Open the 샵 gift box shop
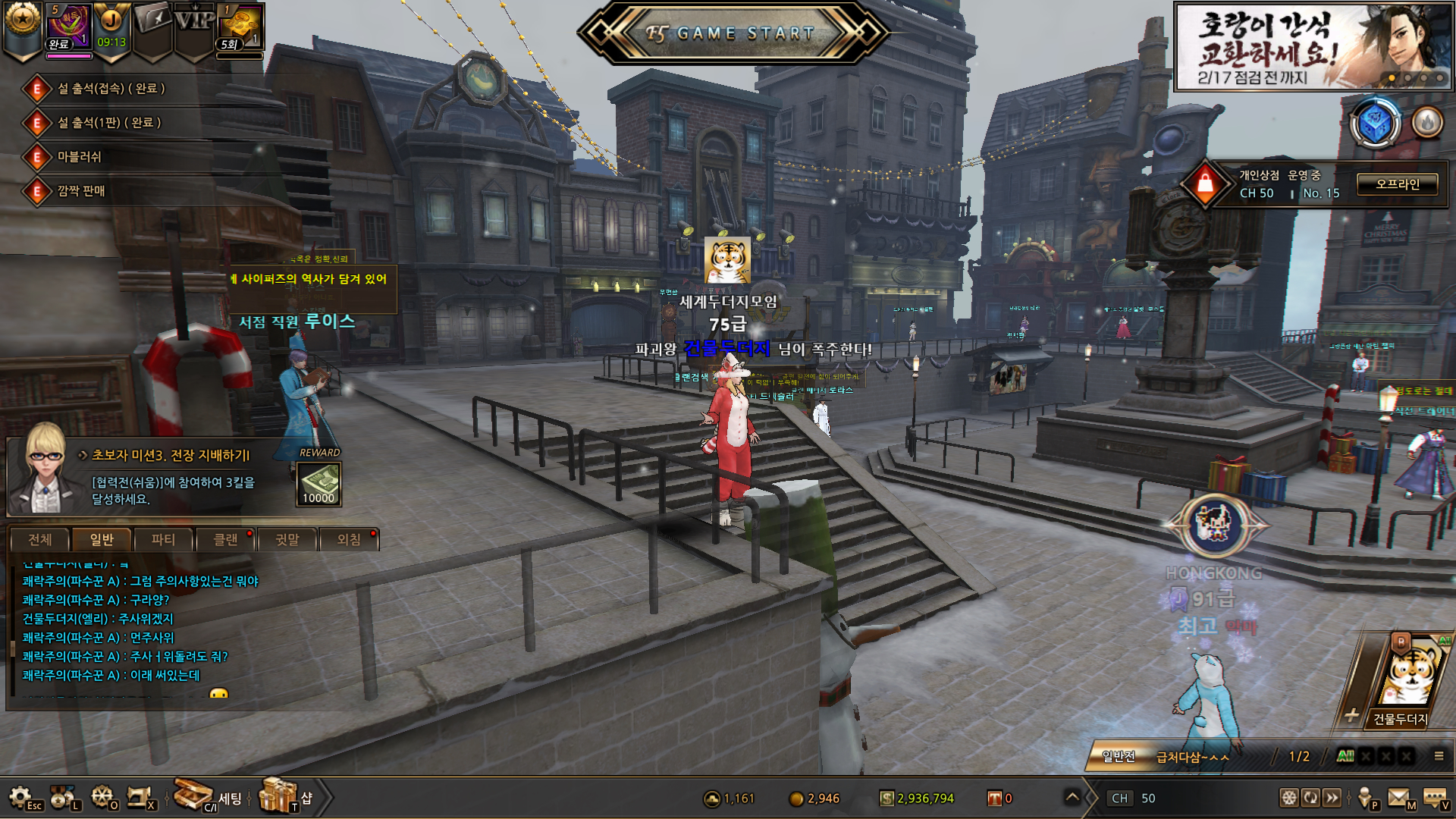 (x=278, y=796)
